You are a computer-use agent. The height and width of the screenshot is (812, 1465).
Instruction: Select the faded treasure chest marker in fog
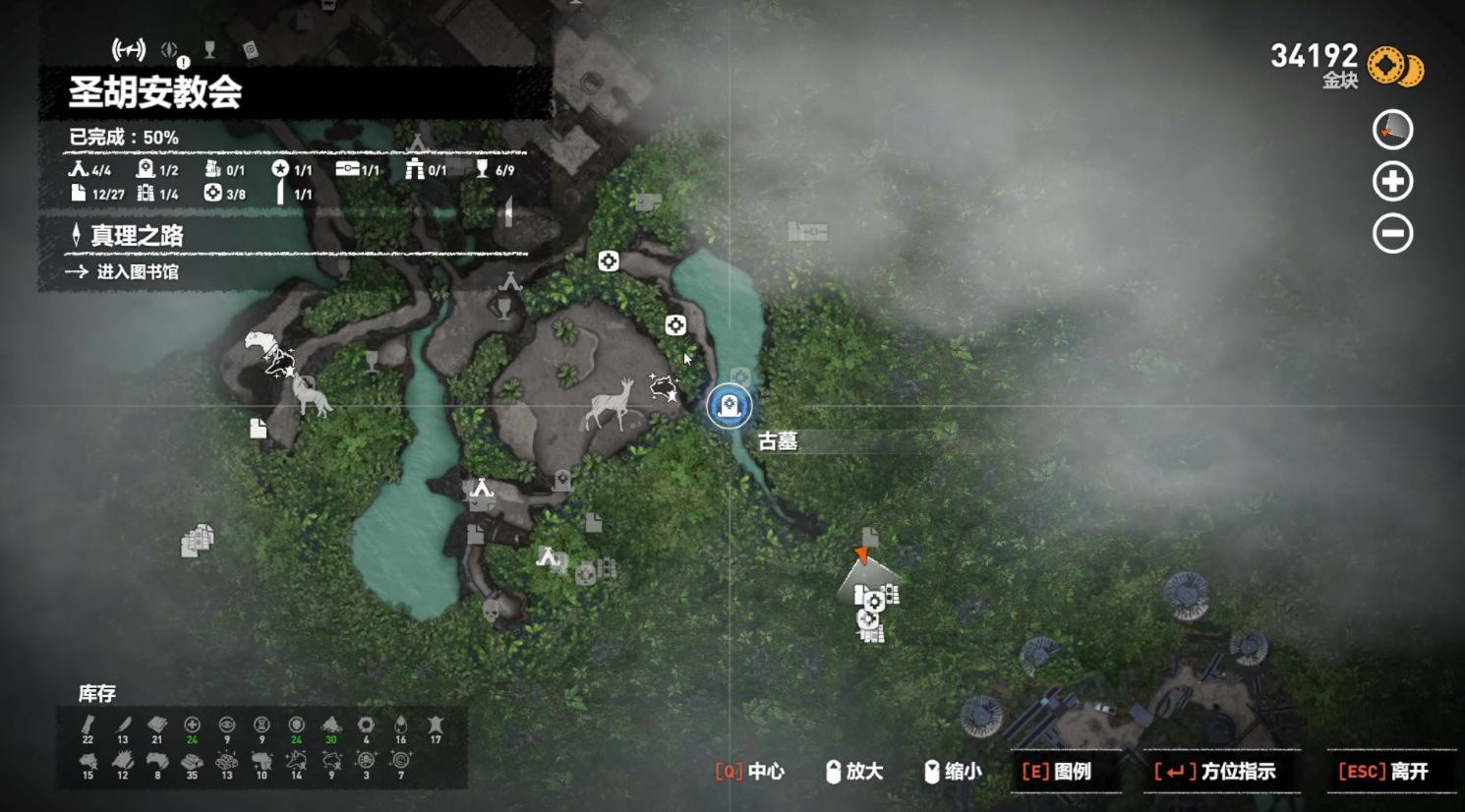[x=807, y=232]
